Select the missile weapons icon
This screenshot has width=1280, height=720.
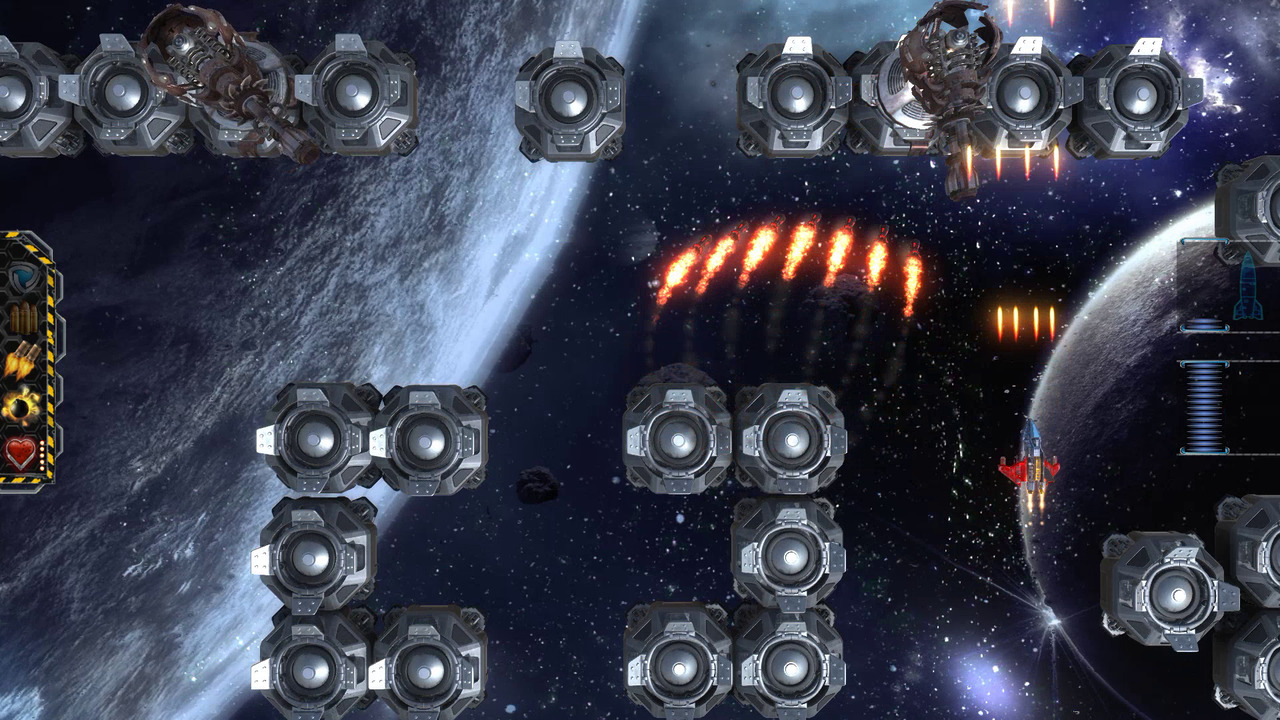click(x=21, y=358)
